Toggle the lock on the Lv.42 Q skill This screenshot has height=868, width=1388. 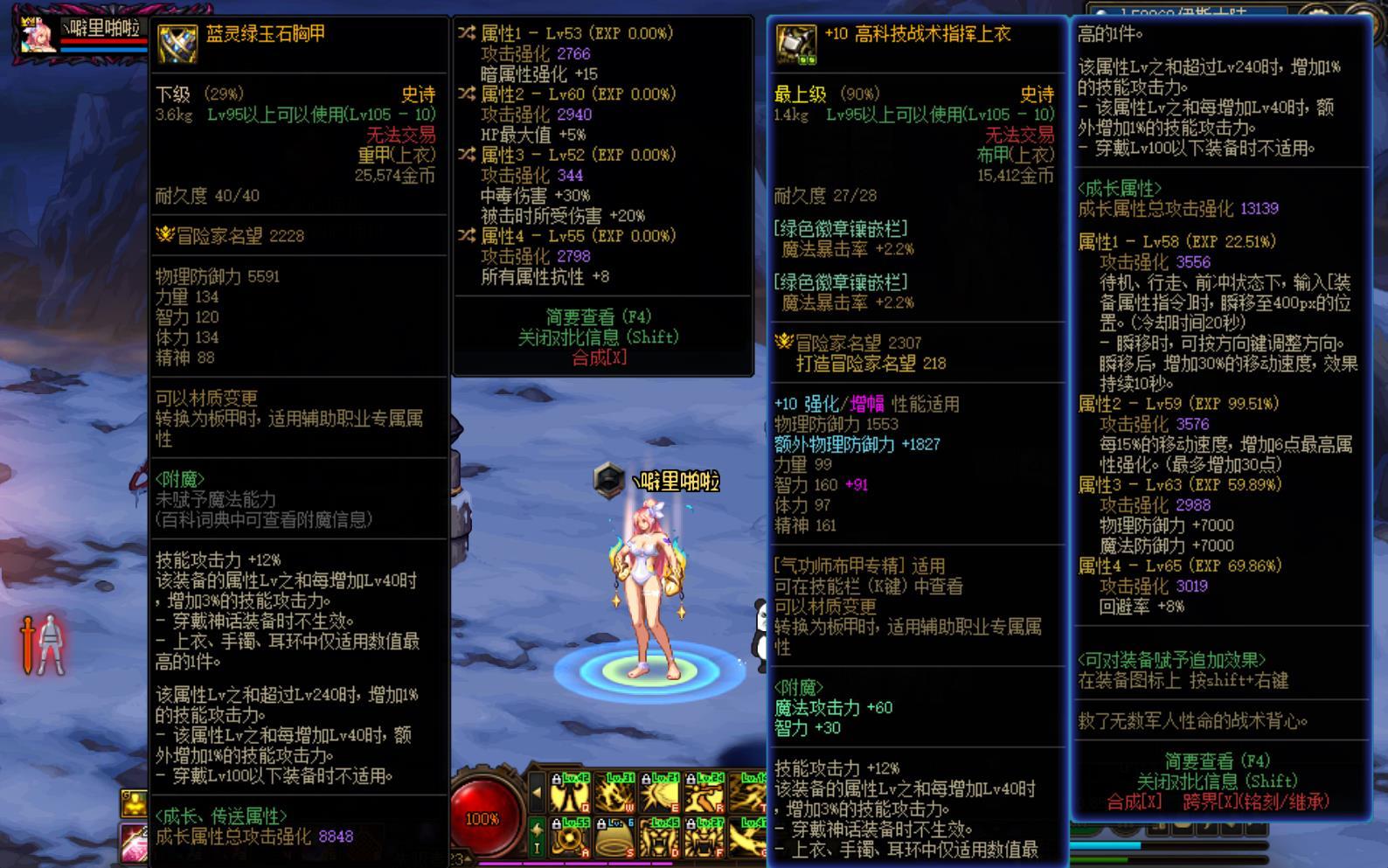557,778
